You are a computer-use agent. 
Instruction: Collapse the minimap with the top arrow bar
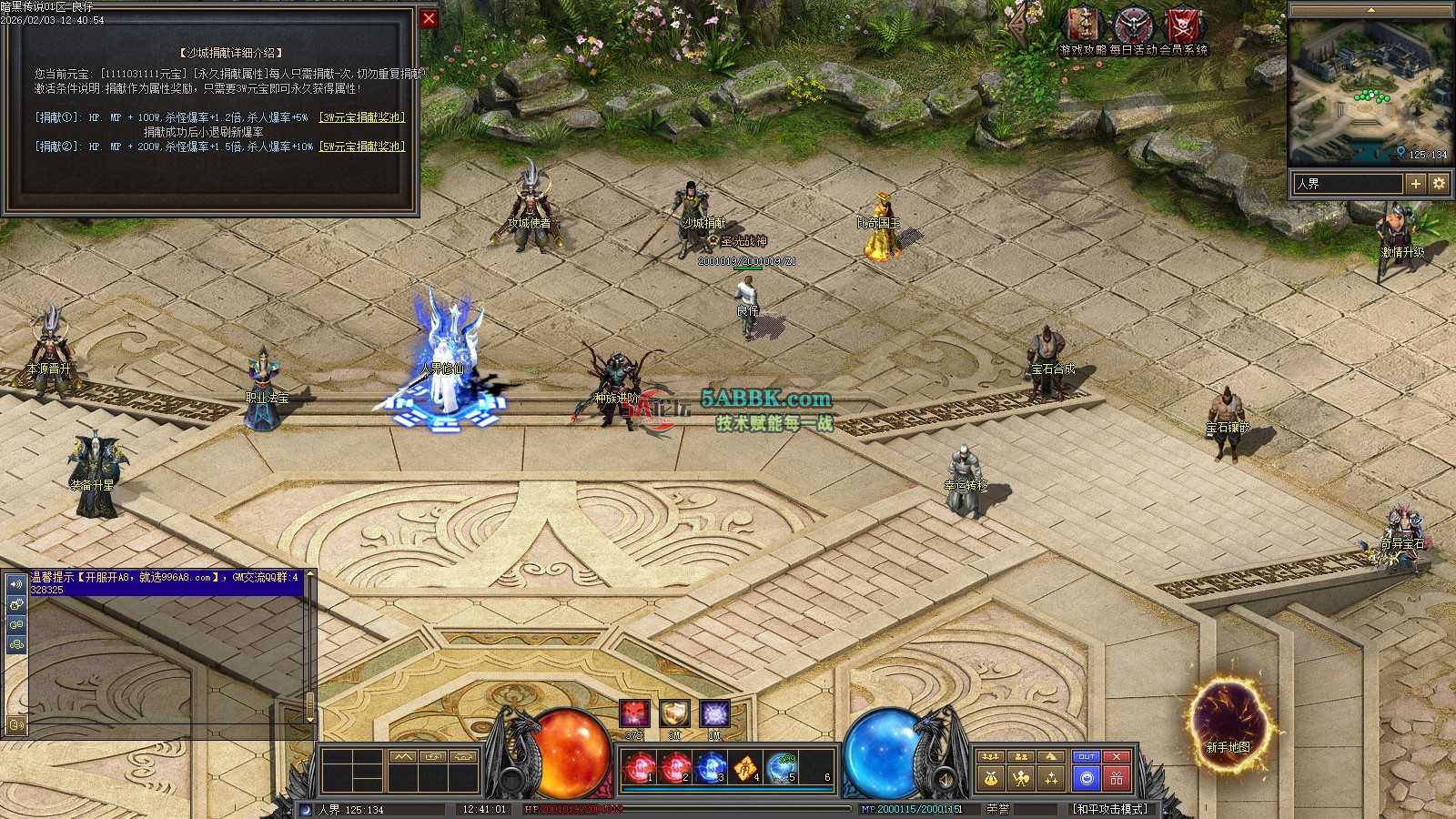pyautogui.click(x=1370, y=10)
